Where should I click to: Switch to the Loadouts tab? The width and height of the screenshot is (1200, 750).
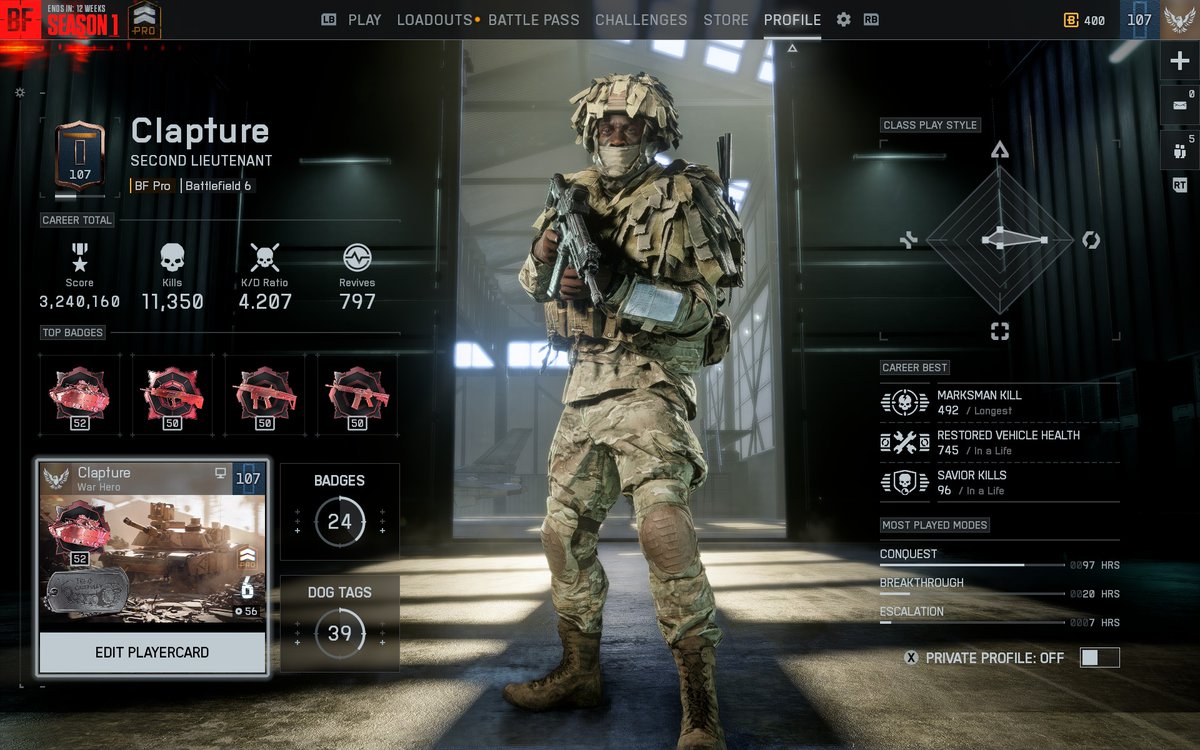coord(434,20)
